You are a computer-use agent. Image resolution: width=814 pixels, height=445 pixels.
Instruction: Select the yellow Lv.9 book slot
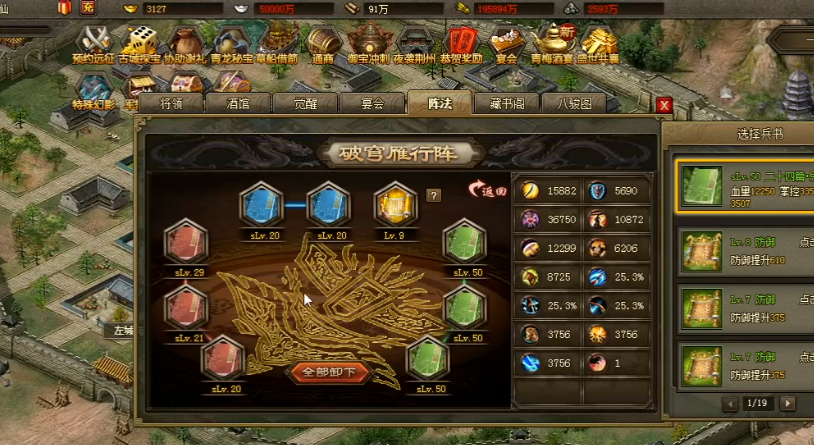(394, 205)
